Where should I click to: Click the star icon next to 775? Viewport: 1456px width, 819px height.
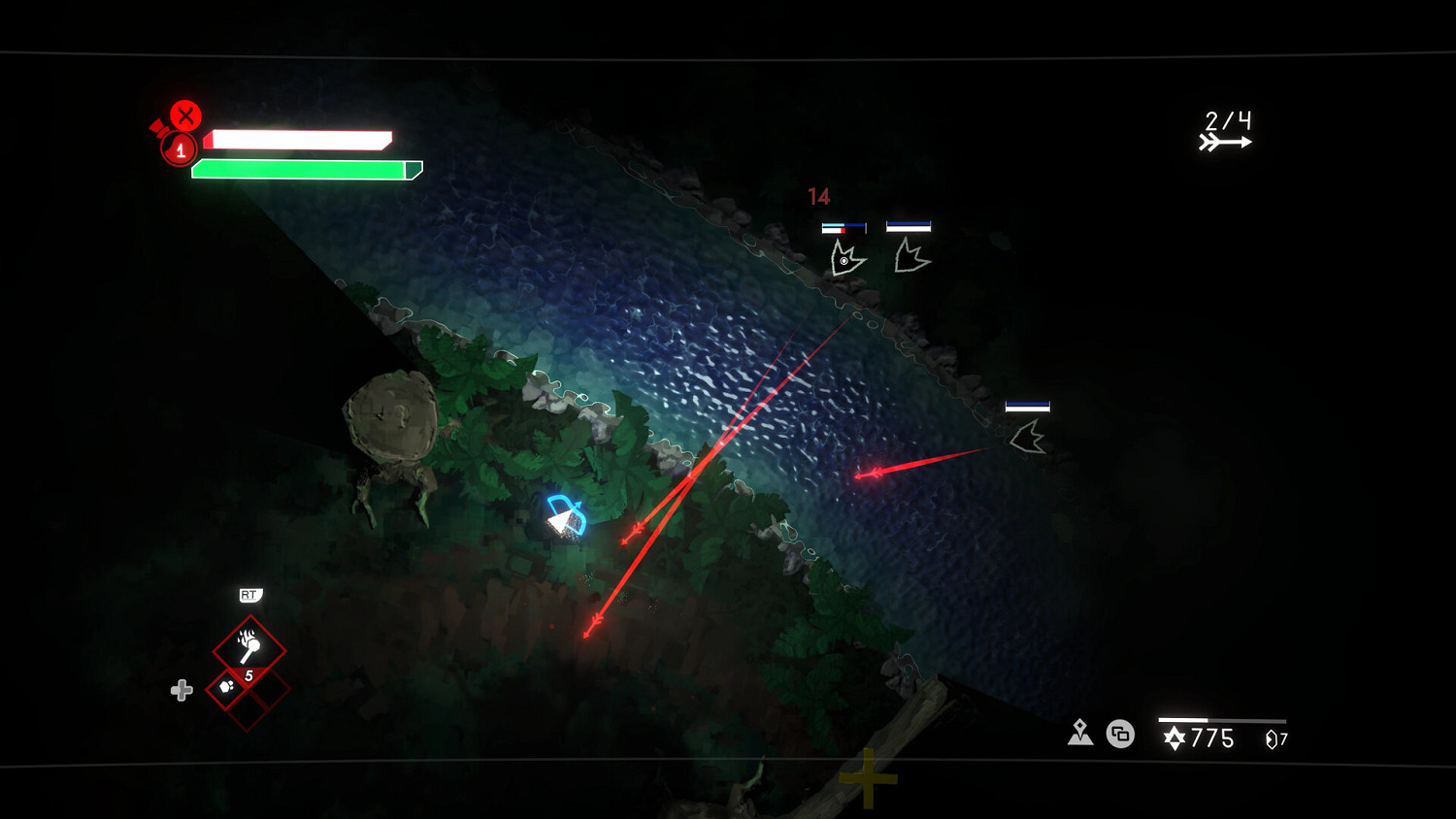pyautogui.click(x=1175, y=739)
